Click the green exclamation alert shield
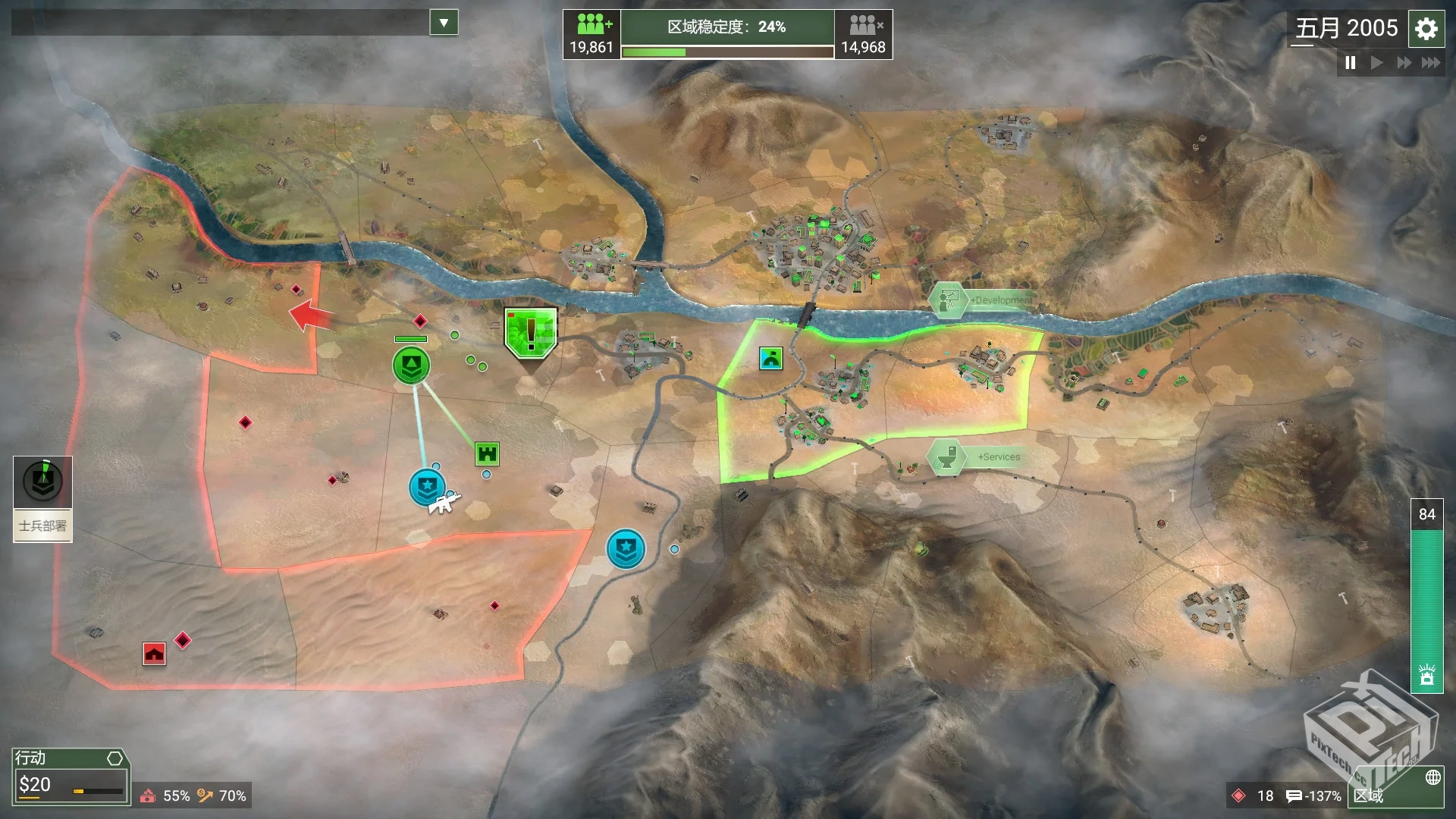The width and height of the screenshot is (1456, 819). [531, 332]
